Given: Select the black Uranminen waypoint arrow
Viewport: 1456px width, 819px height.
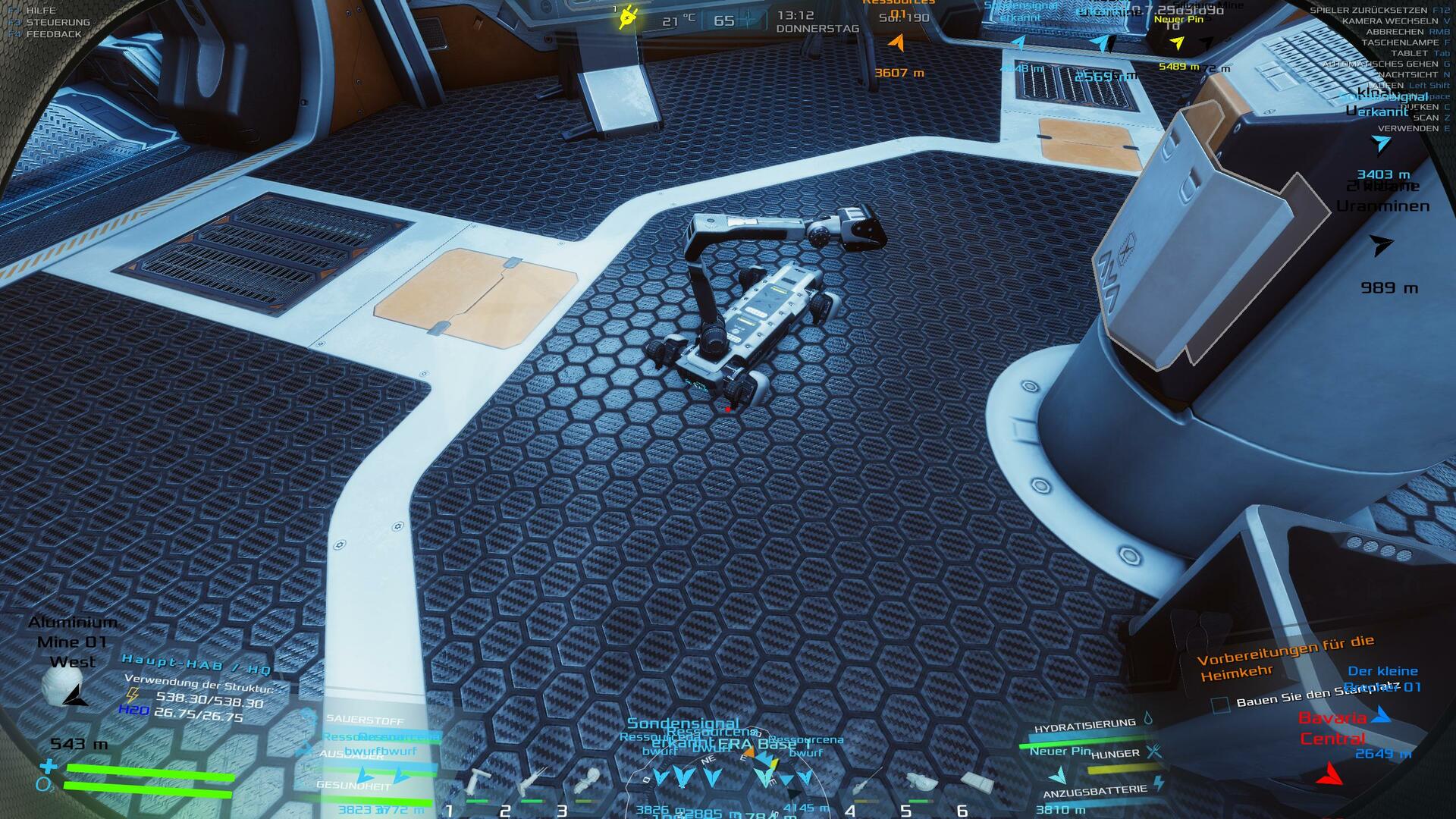Looking at the screenshot, I should (x=1382, y=245).
